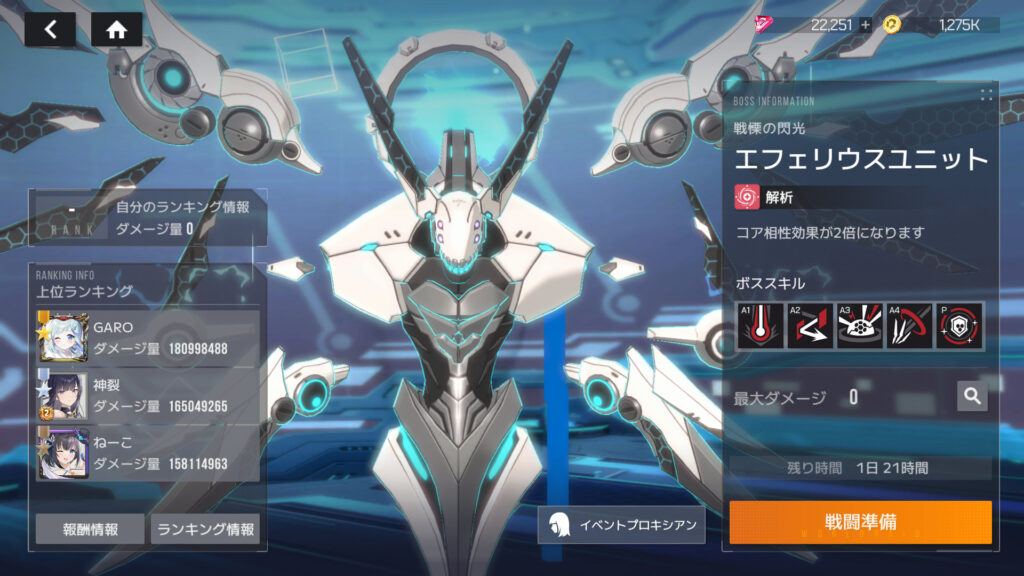This screenshot has height=576, width=1024.
Task: View the A2 arrow boss skill
Action: pyautogui.click(x=809, y=326)
